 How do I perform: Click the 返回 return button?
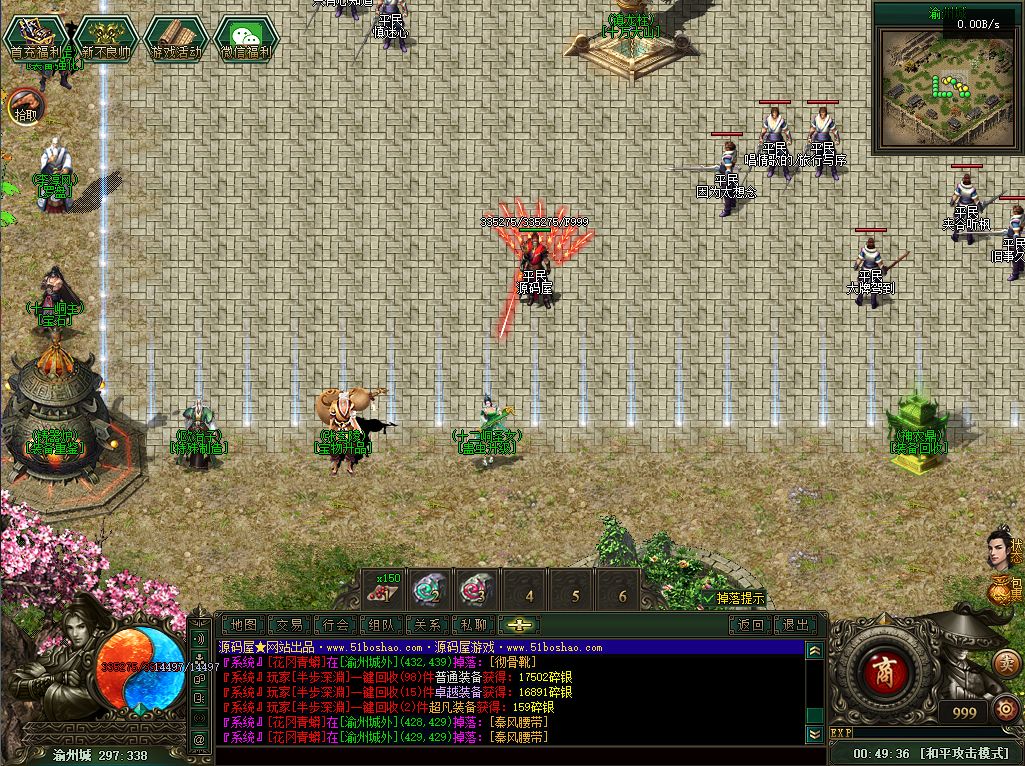[x=750, y=625]
